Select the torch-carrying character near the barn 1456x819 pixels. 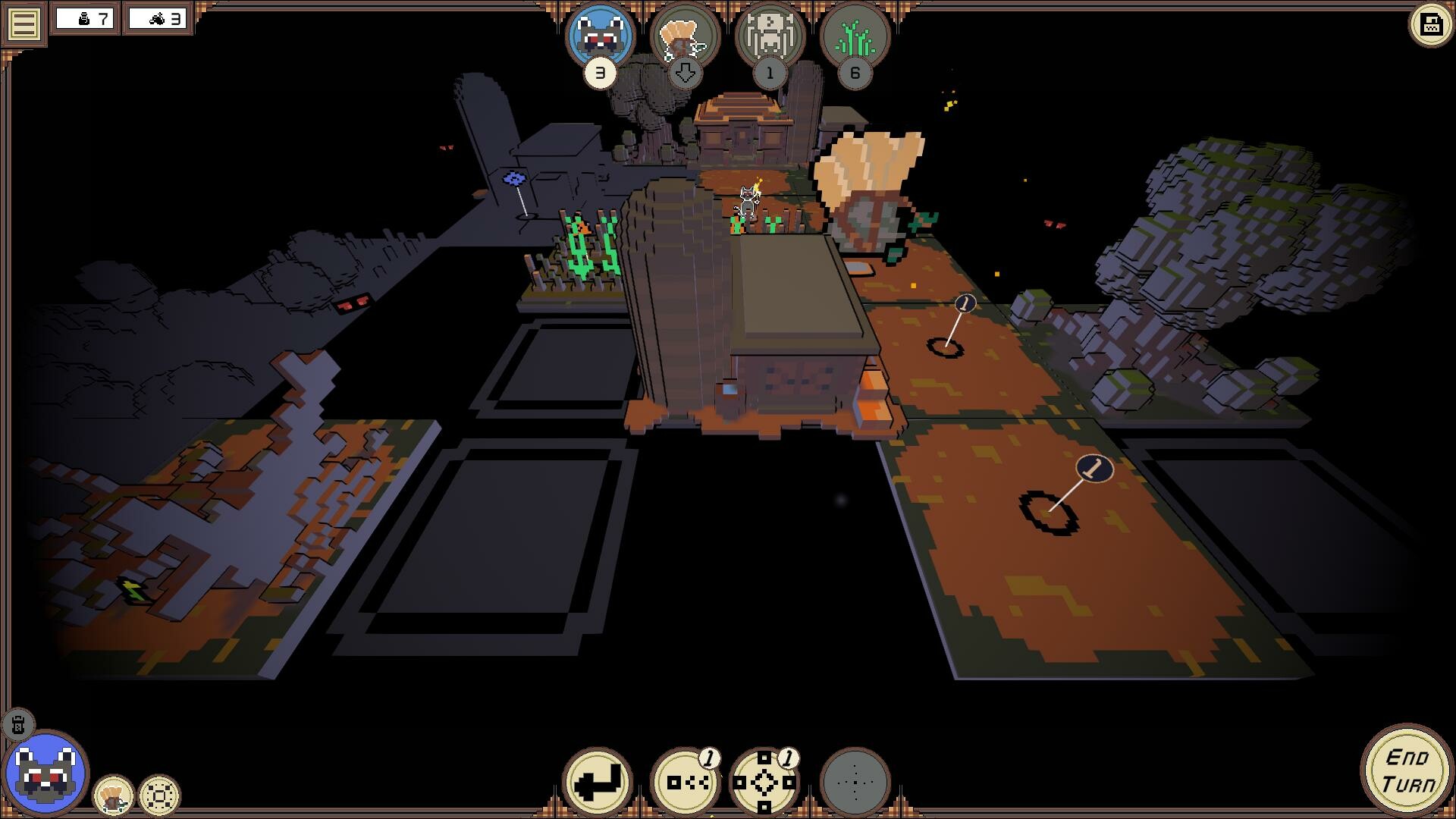(748, 201)
